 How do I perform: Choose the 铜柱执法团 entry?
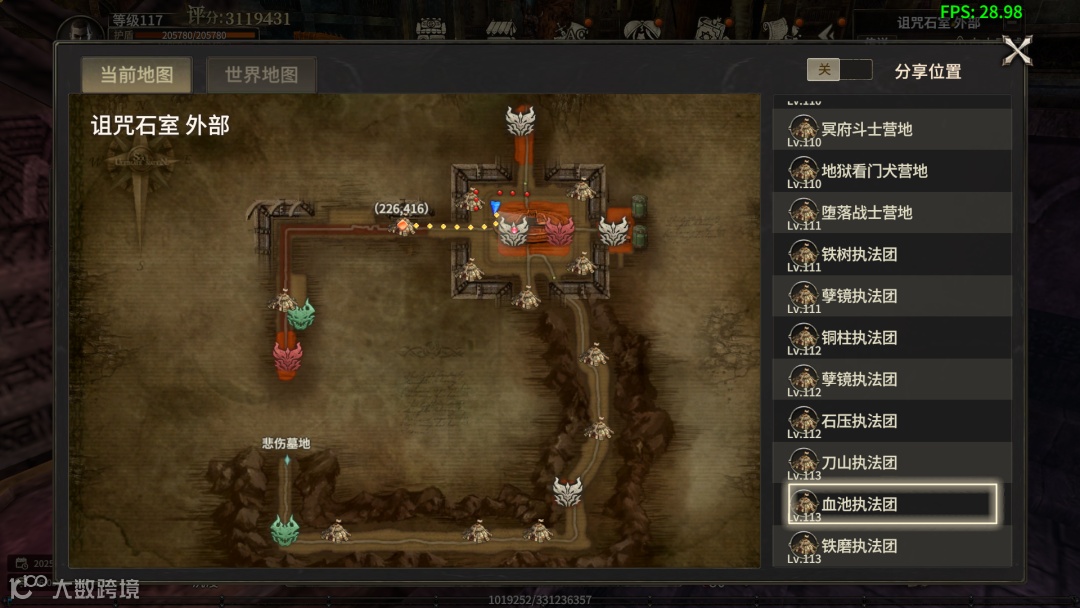click(x=891, y=338)
